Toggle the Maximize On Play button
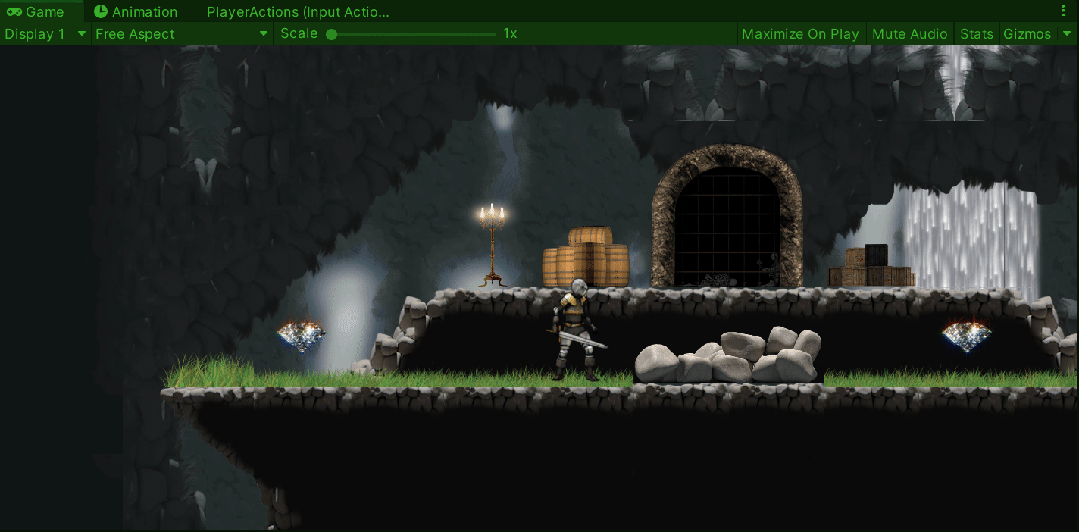This screenshot has width=1079, height=532. 800,34
